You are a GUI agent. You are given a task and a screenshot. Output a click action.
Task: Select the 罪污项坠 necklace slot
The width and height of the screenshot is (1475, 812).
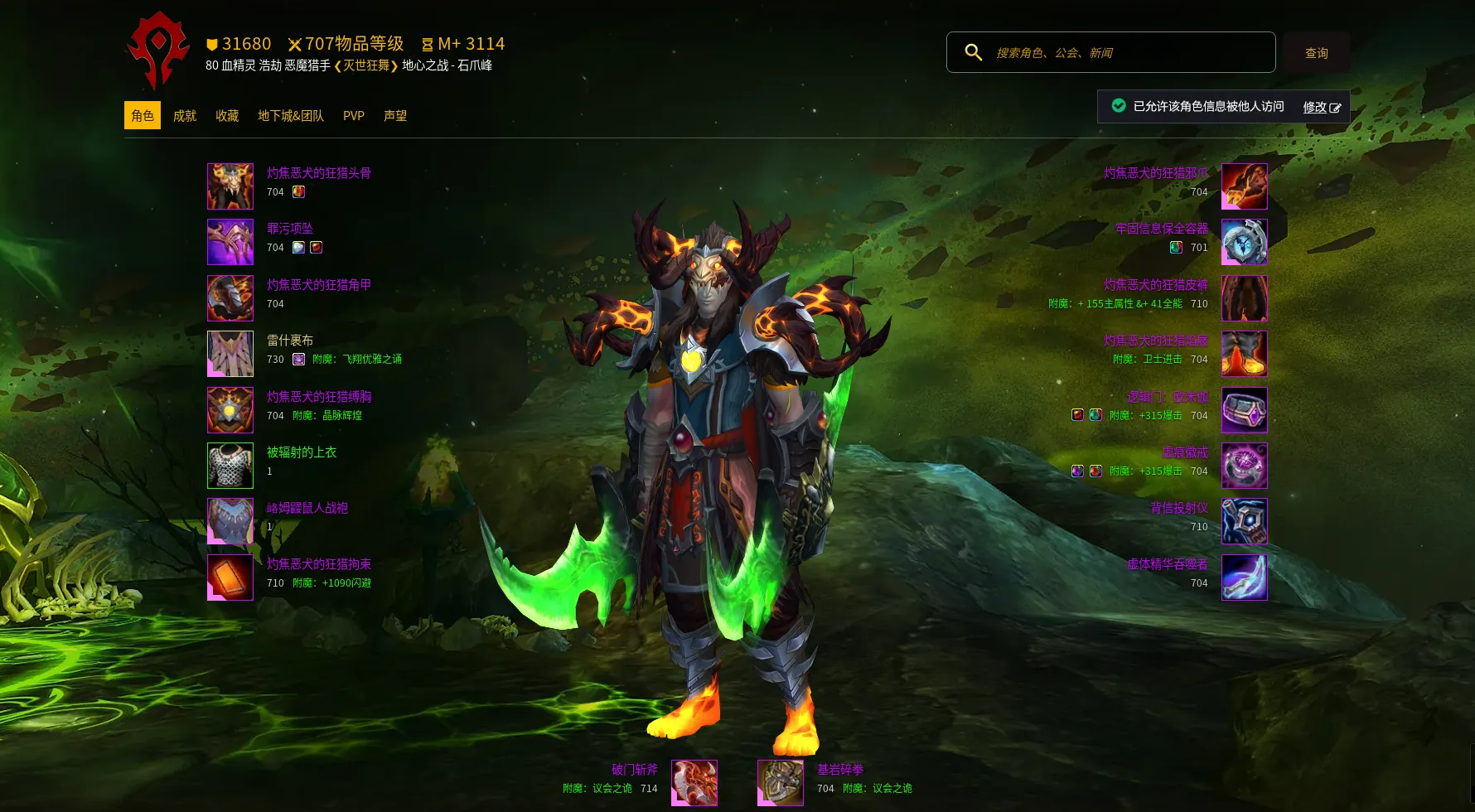[230, 242]
